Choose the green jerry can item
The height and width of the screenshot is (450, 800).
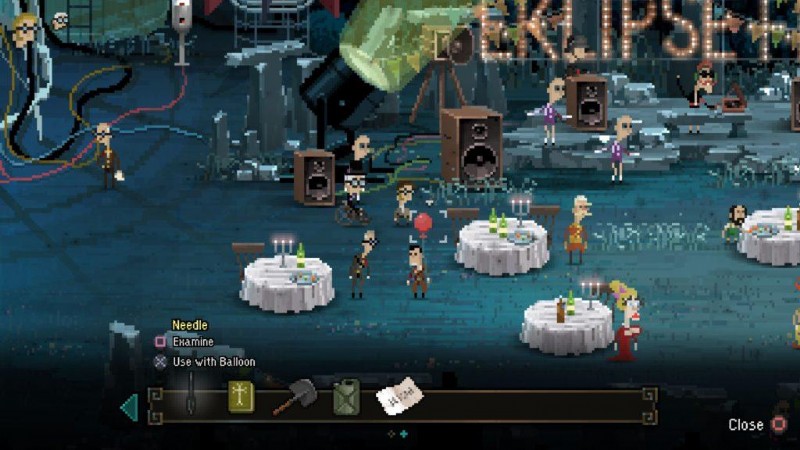pos(347,396)
